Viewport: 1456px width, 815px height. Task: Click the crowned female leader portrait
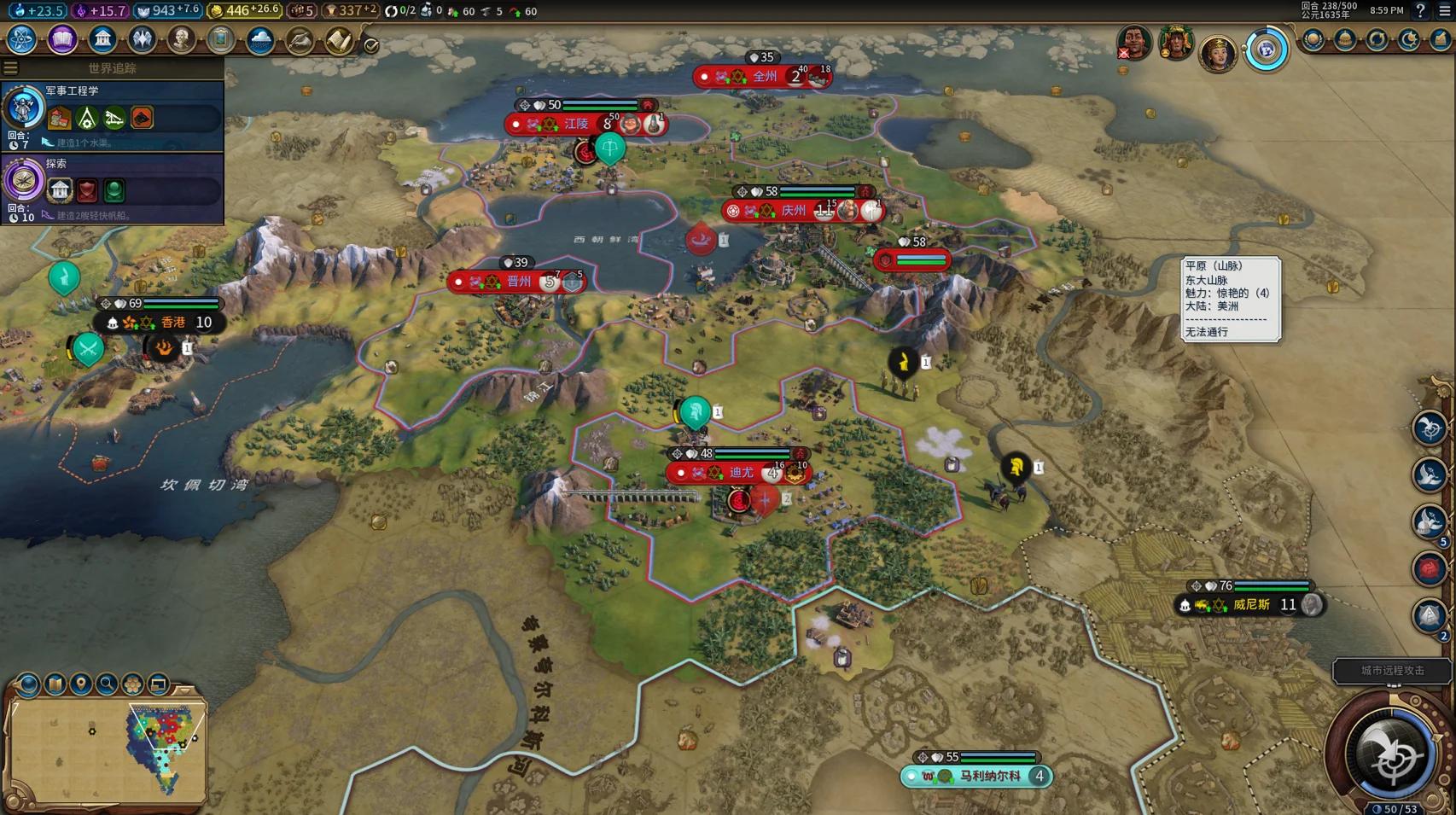[x=1217, y=52]
